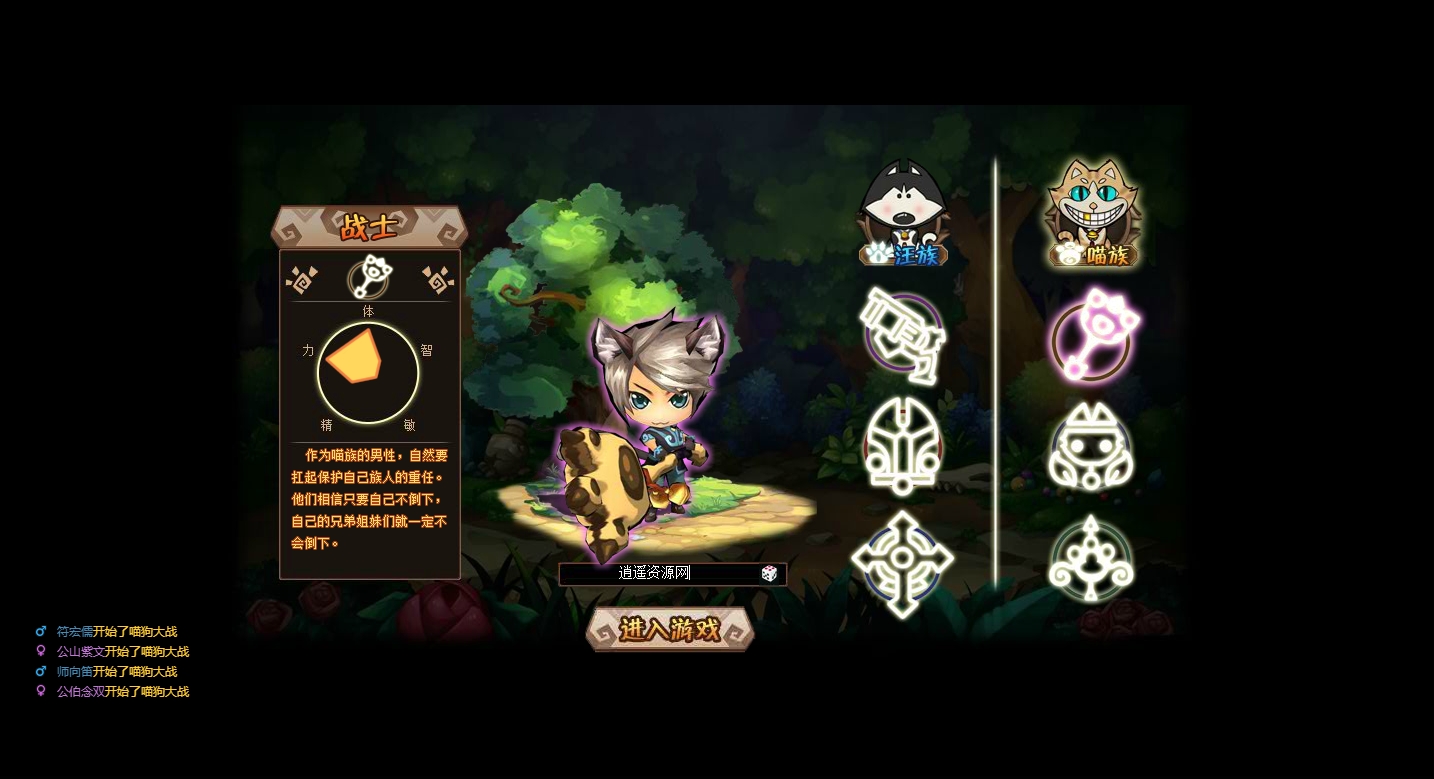This screenshot has width=1434, height=779.
Task: Click the ♂ symbol beside 符宏儒
Action: (41, 631)
